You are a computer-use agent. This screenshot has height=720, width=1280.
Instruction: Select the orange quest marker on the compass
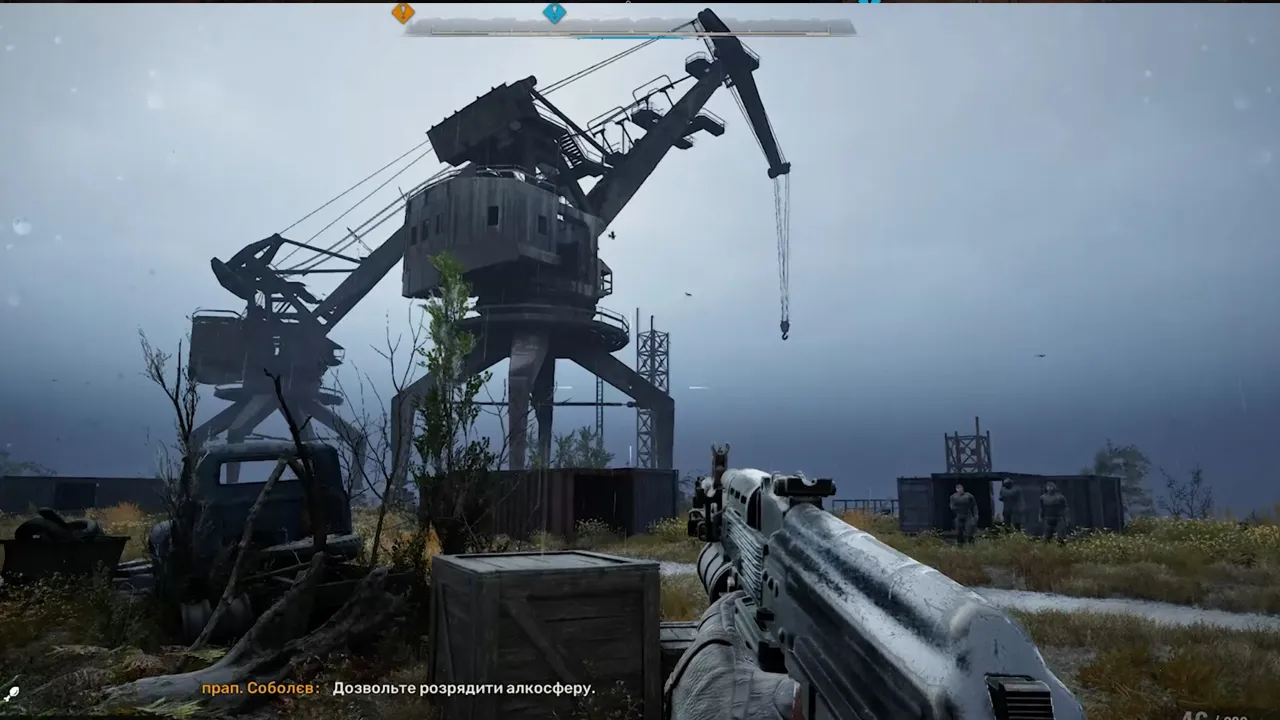(402, 13)
